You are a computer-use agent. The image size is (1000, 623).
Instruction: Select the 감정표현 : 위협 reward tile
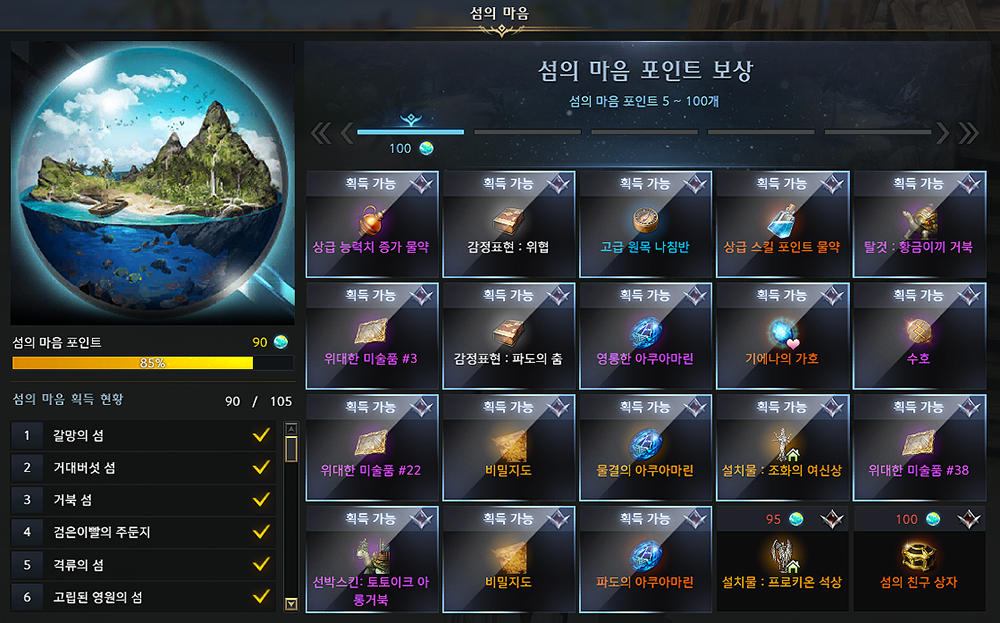click(x=508, y=224)
